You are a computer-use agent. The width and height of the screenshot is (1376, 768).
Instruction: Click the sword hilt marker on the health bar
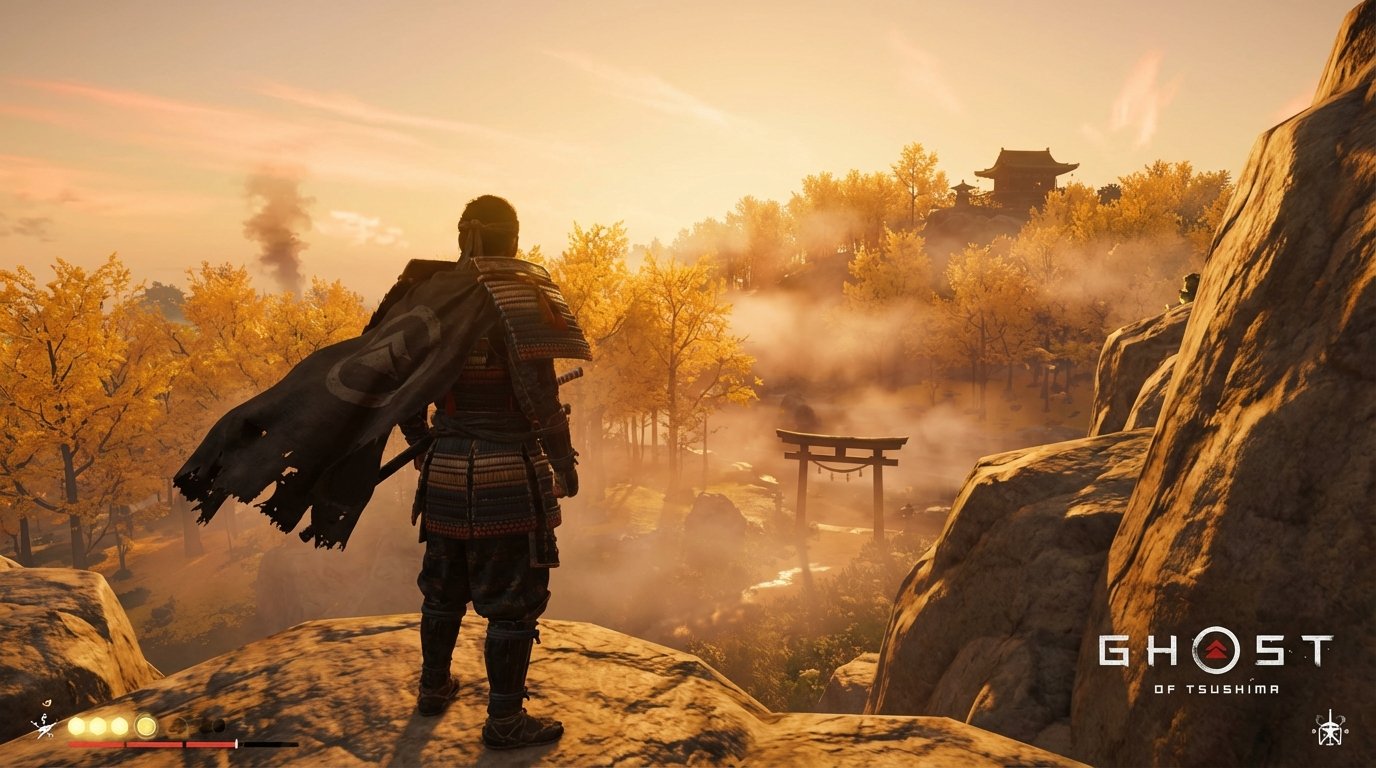[237, 743]
